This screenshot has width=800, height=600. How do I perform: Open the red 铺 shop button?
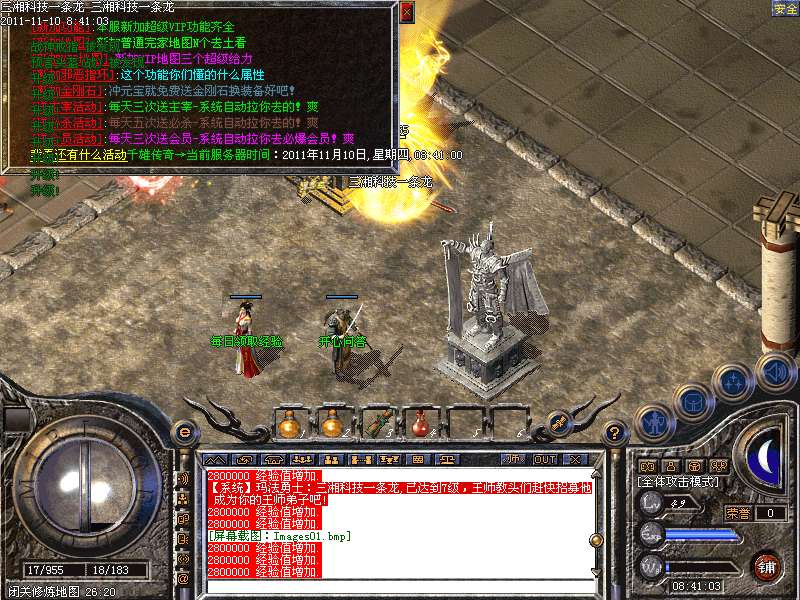pos(767,565)
